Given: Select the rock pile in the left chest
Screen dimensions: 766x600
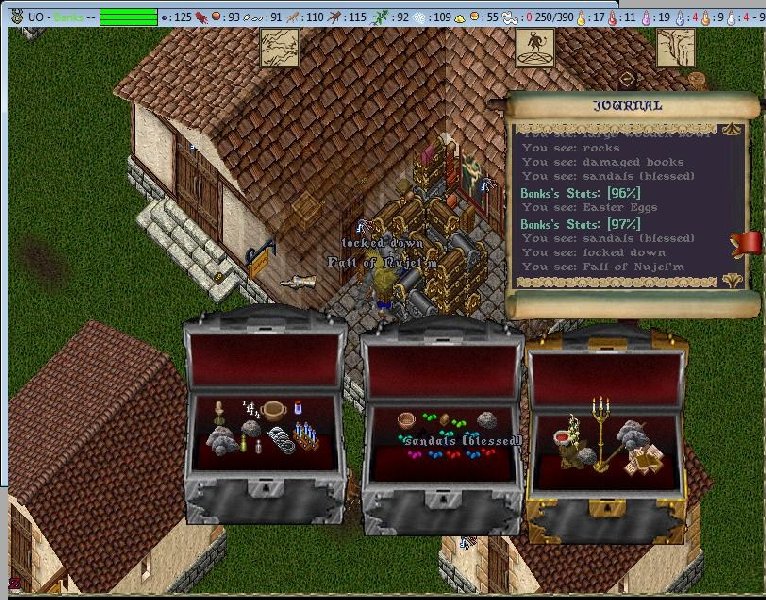Looking at the screenshot, I should (x=222, y=439).
